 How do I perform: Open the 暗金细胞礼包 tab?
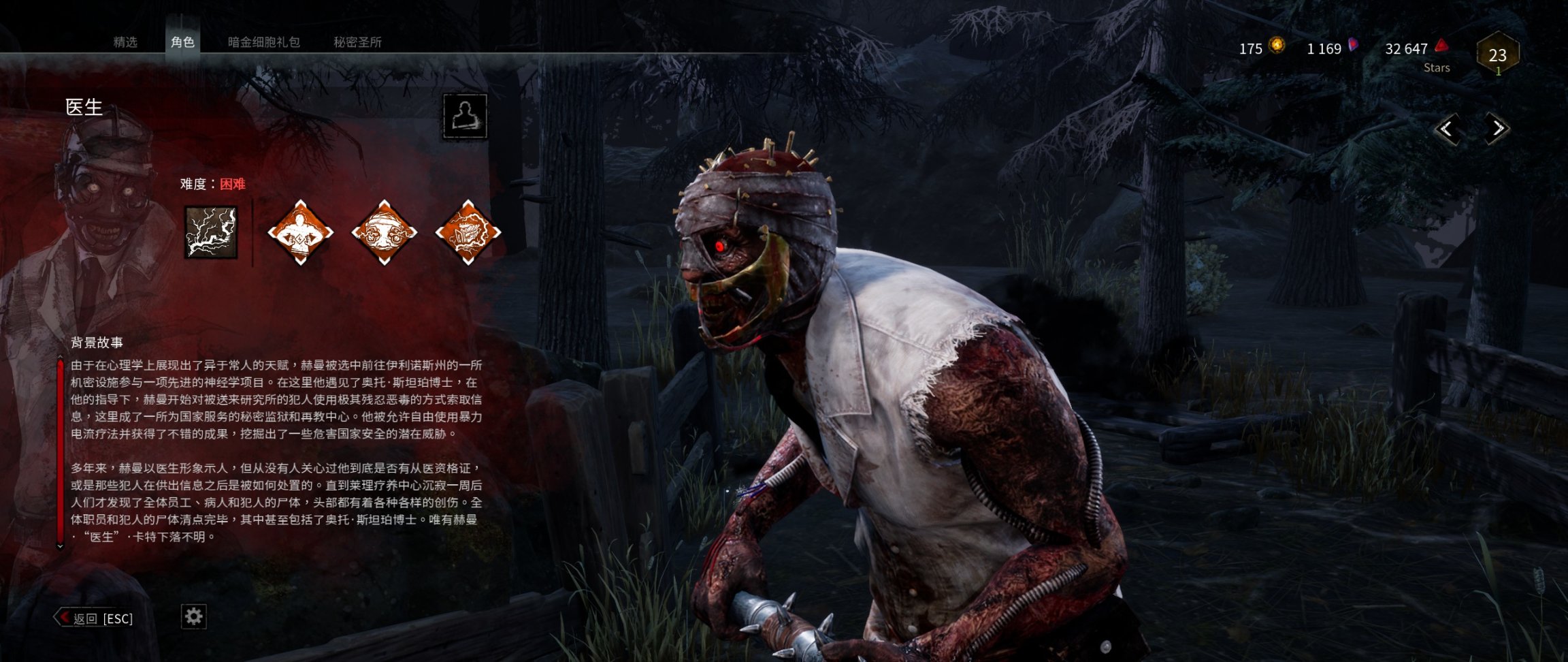tap(263, 42)
